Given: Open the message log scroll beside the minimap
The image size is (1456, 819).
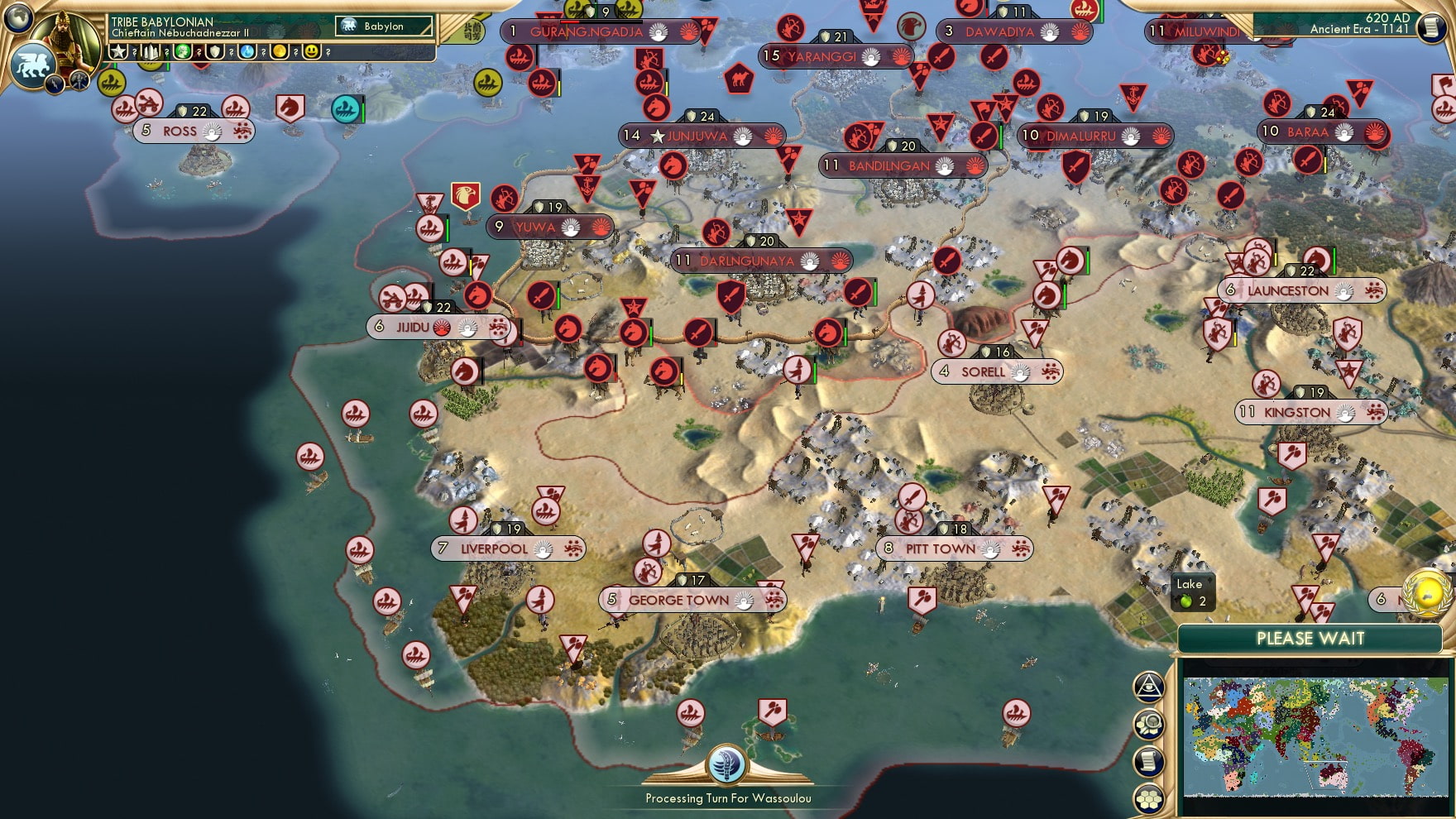Looking at the screenshot, I should 1151,761.
